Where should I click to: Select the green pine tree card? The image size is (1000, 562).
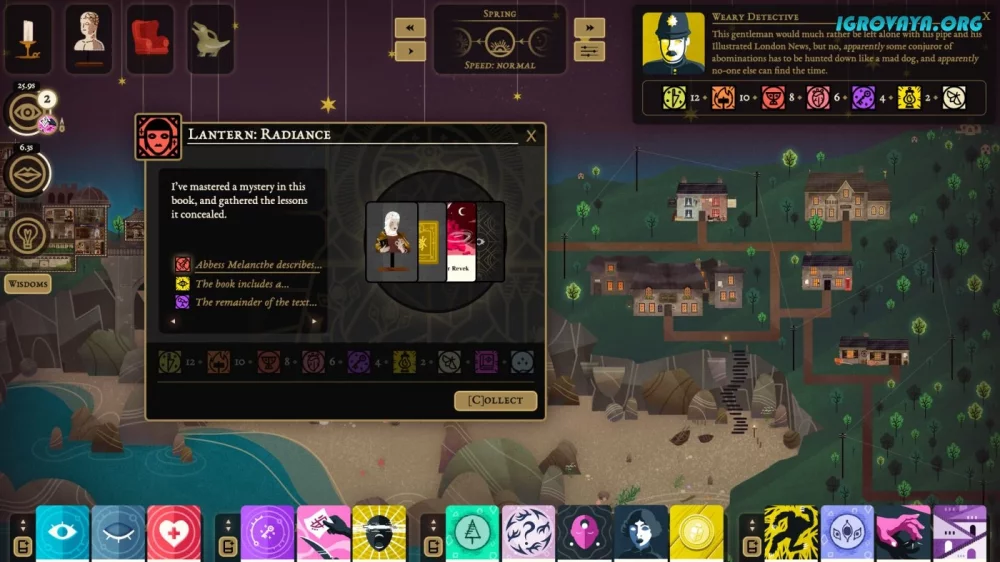click(x=472, y=533)
